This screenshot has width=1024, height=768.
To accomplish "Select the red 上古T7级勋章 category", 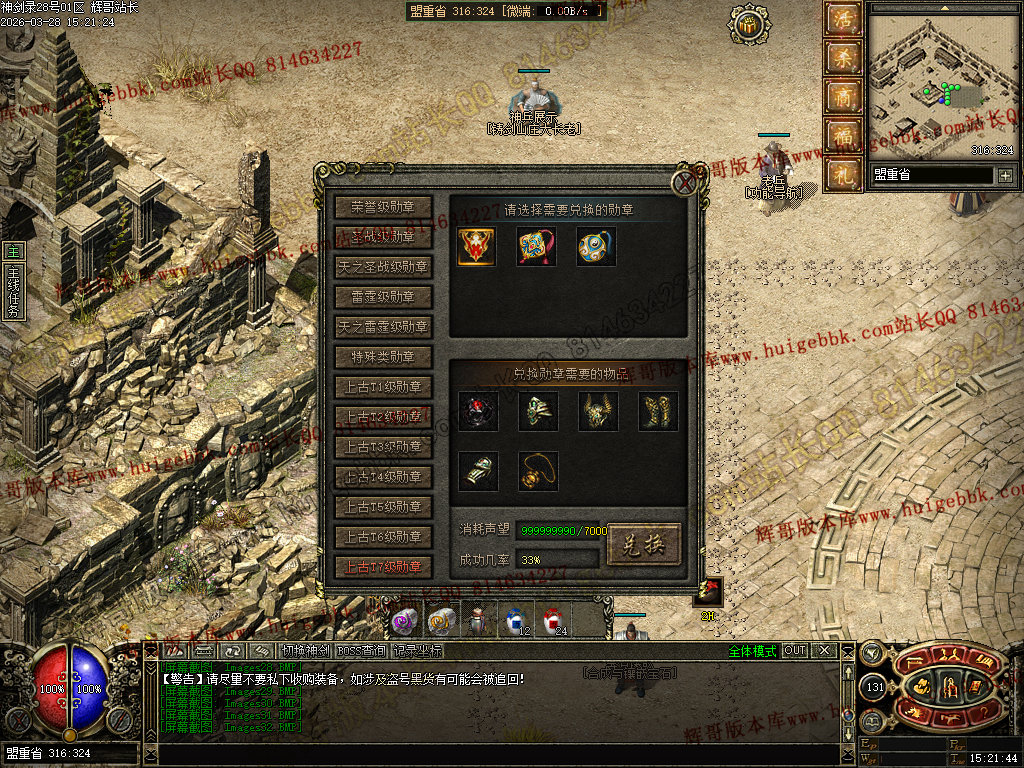I will [384, 567].
